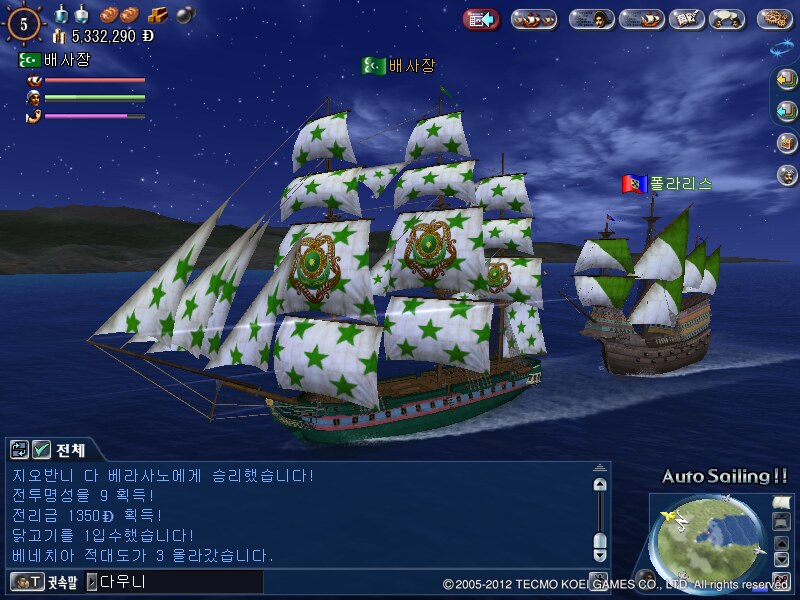Screen dimensions: 800x600
Task: Click the red panel-collapse arrow button
Action: (x=481, y=19)
